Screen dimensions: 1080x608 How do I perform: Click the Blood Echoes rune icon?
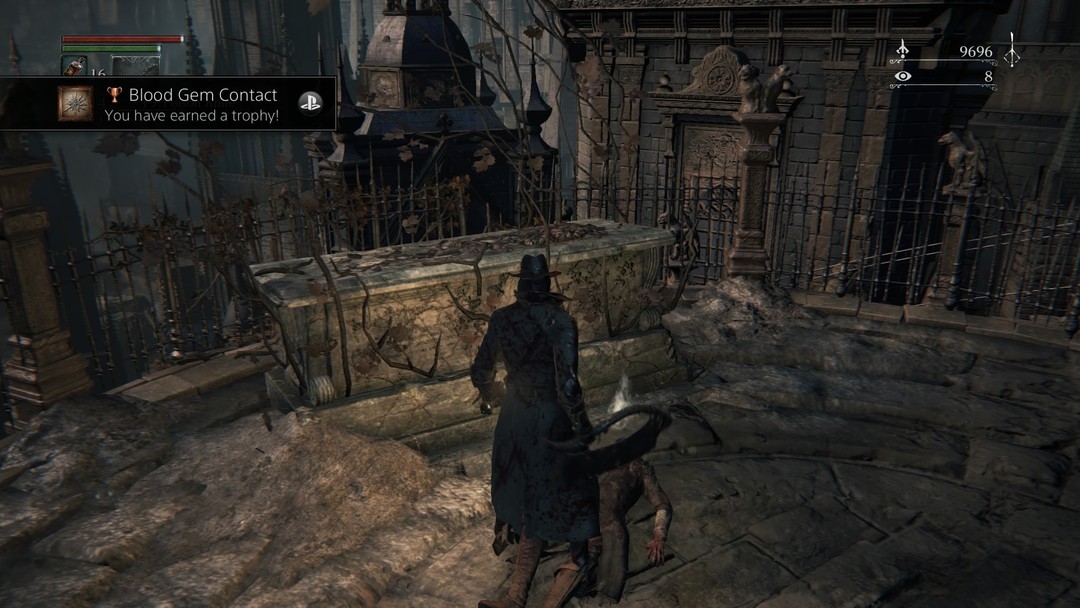click(902, 50)
